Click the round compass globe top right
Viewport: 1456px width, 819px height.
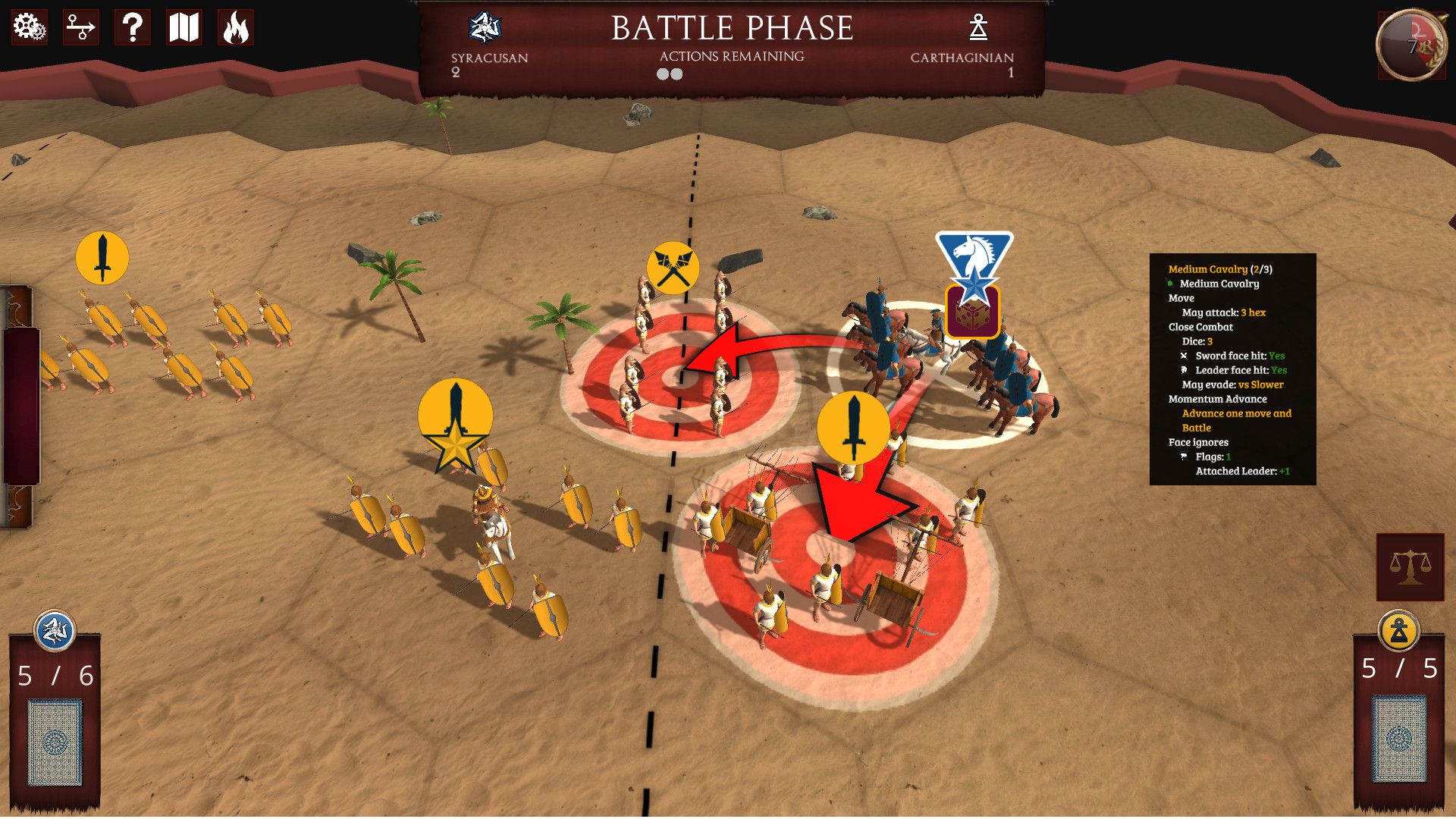1411,44
